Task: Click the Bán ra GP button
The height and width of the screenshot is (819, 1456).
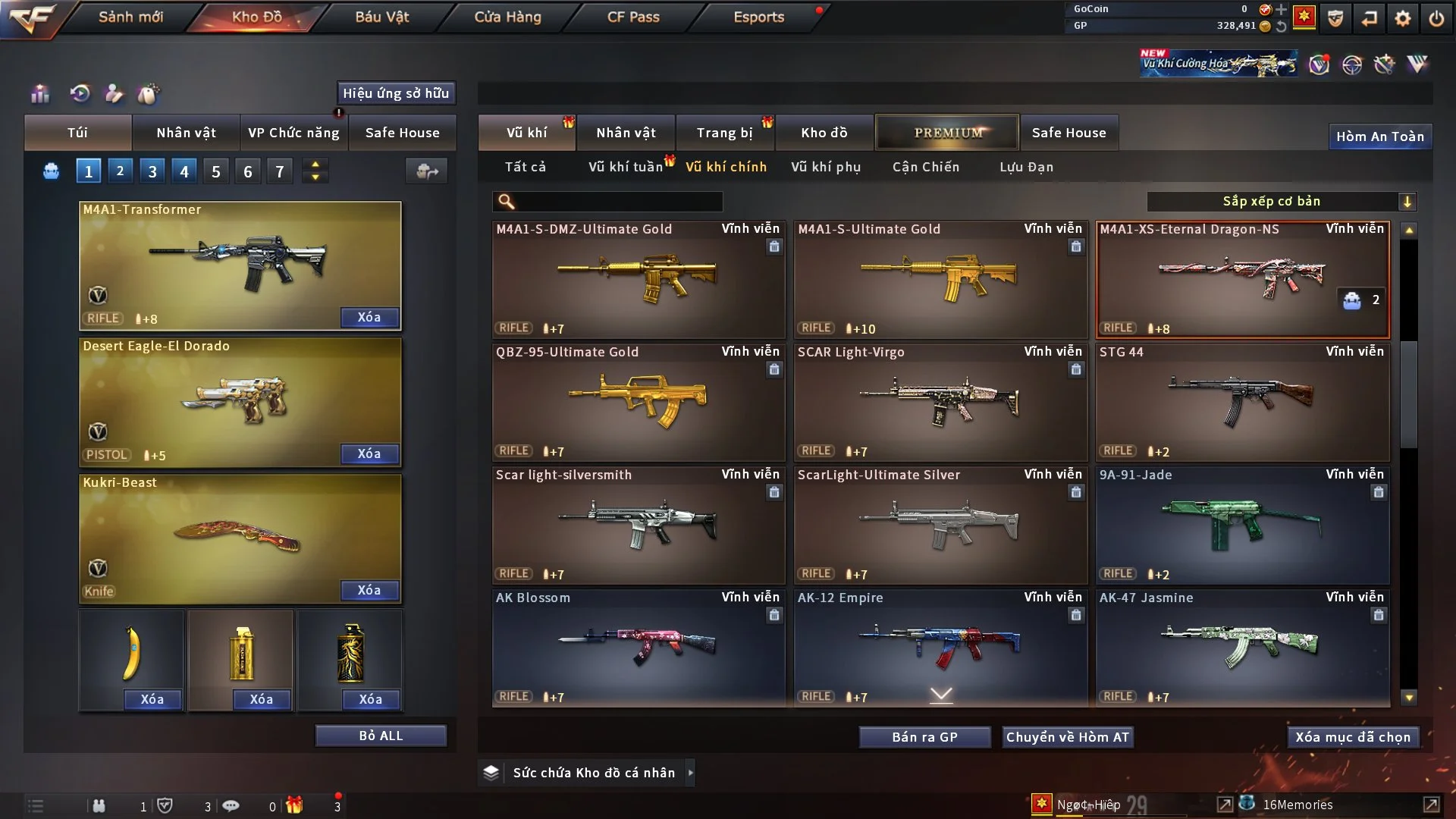Action: pyautogui.click(x=924, y=737)
